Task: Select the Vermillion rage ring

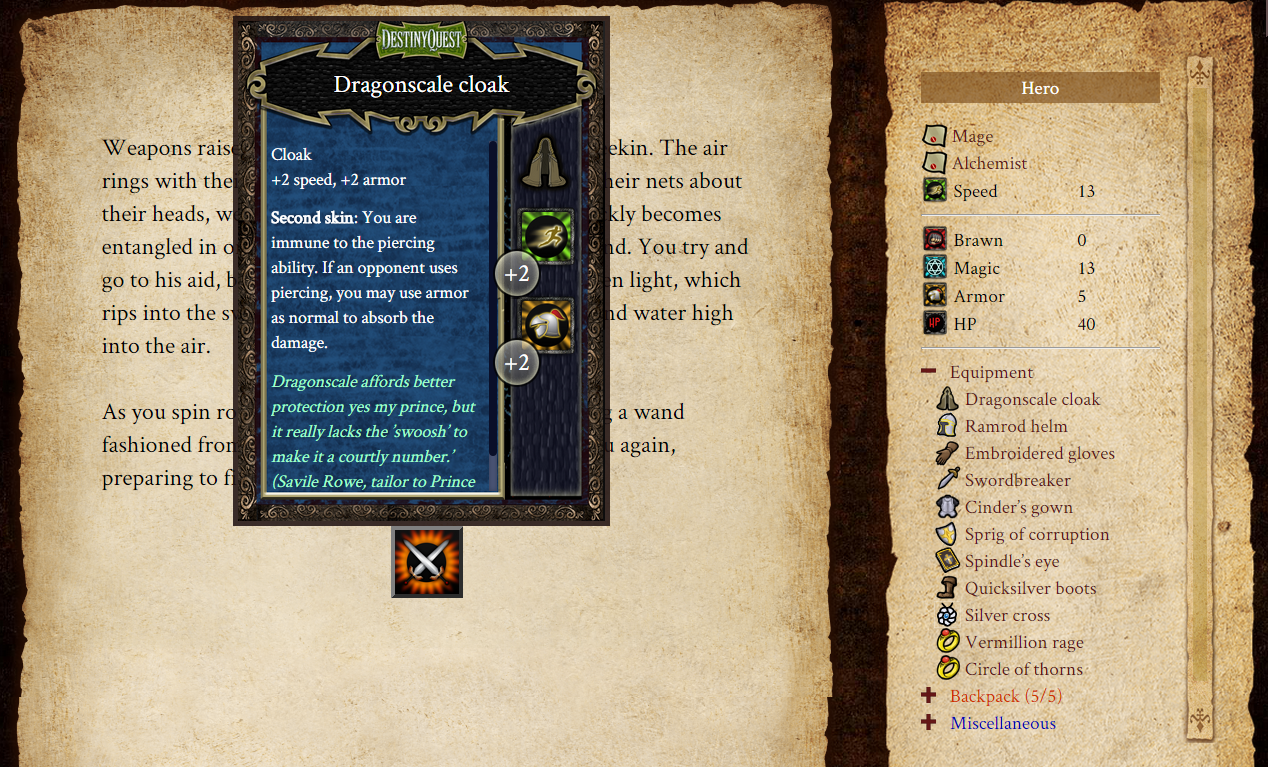Action: [x=1023, y=642]
